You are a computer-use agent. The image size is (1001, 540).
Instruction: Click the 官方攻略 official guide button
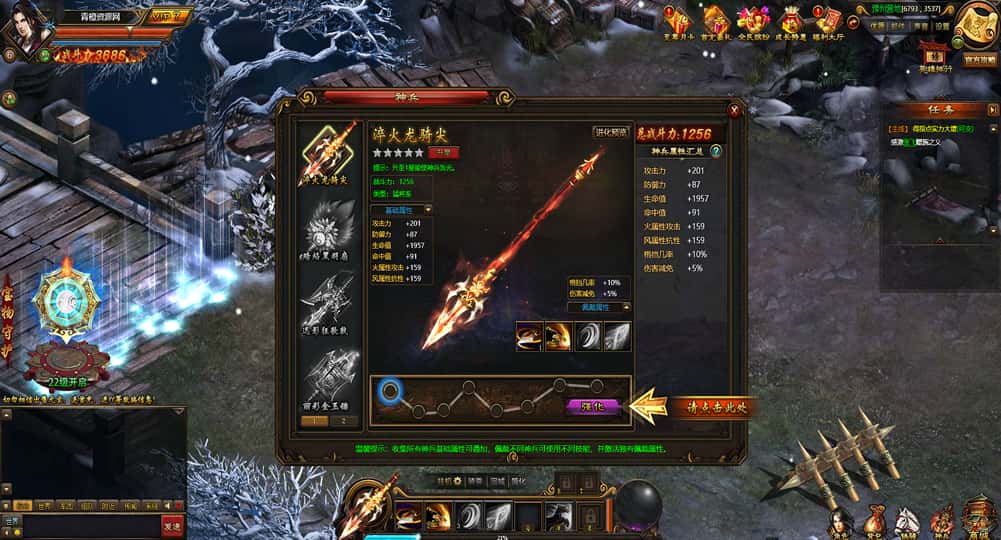click(979, 60)
